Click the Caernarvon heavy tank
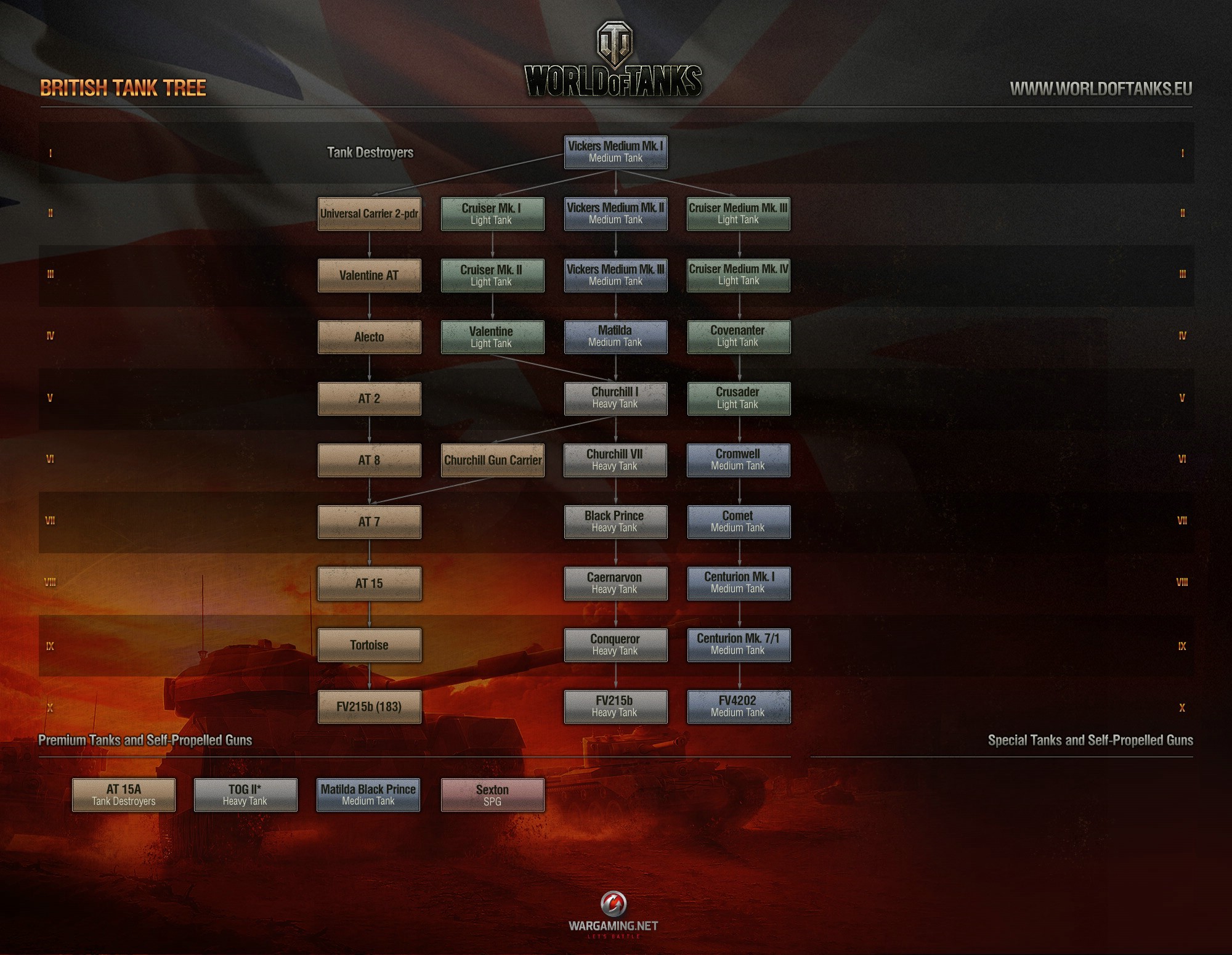The height and width of the screenshot is (955, 1232). (615, 583)
